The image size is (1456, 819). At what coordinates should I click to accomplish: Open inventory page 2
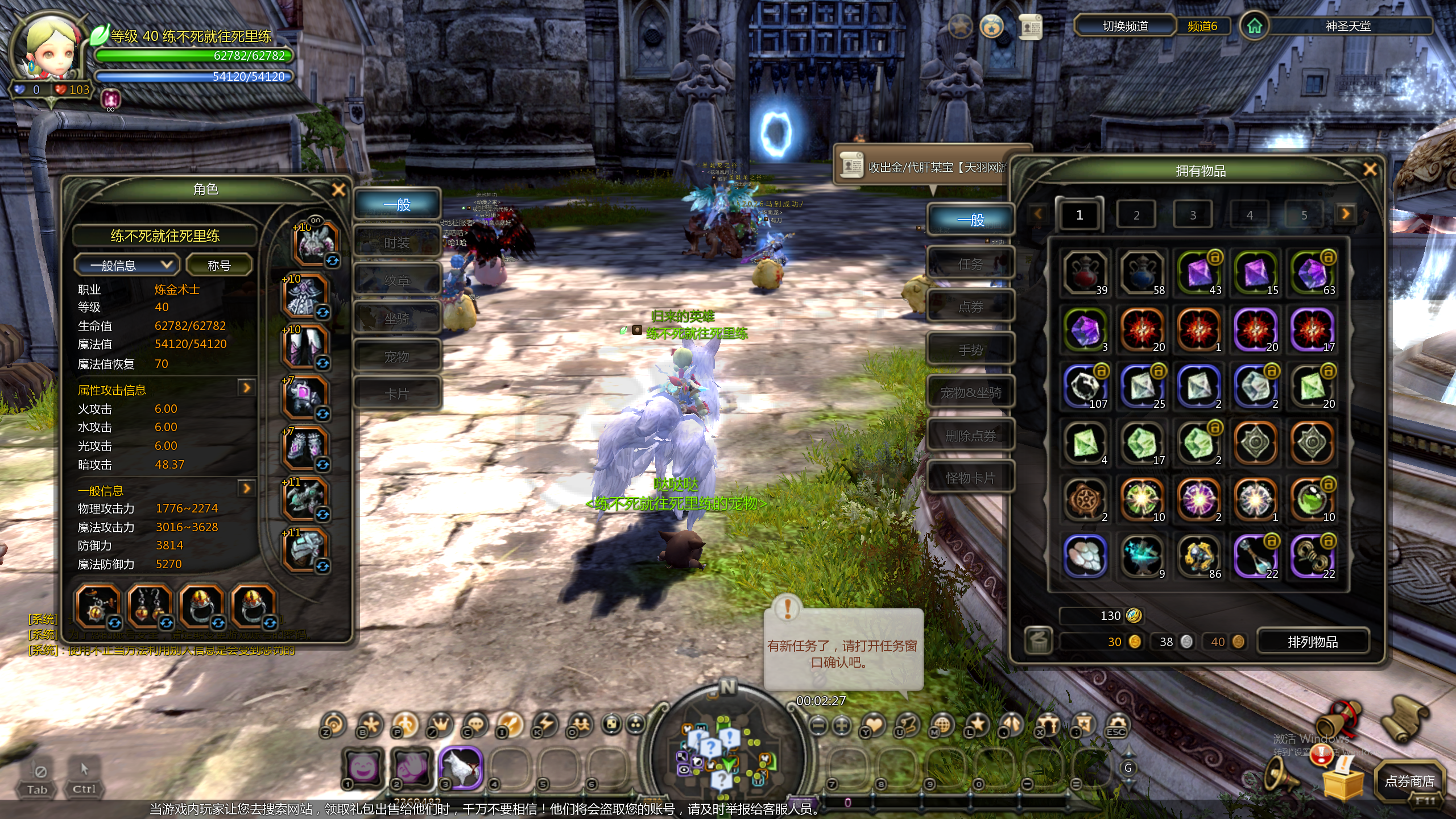(1136, 215)
